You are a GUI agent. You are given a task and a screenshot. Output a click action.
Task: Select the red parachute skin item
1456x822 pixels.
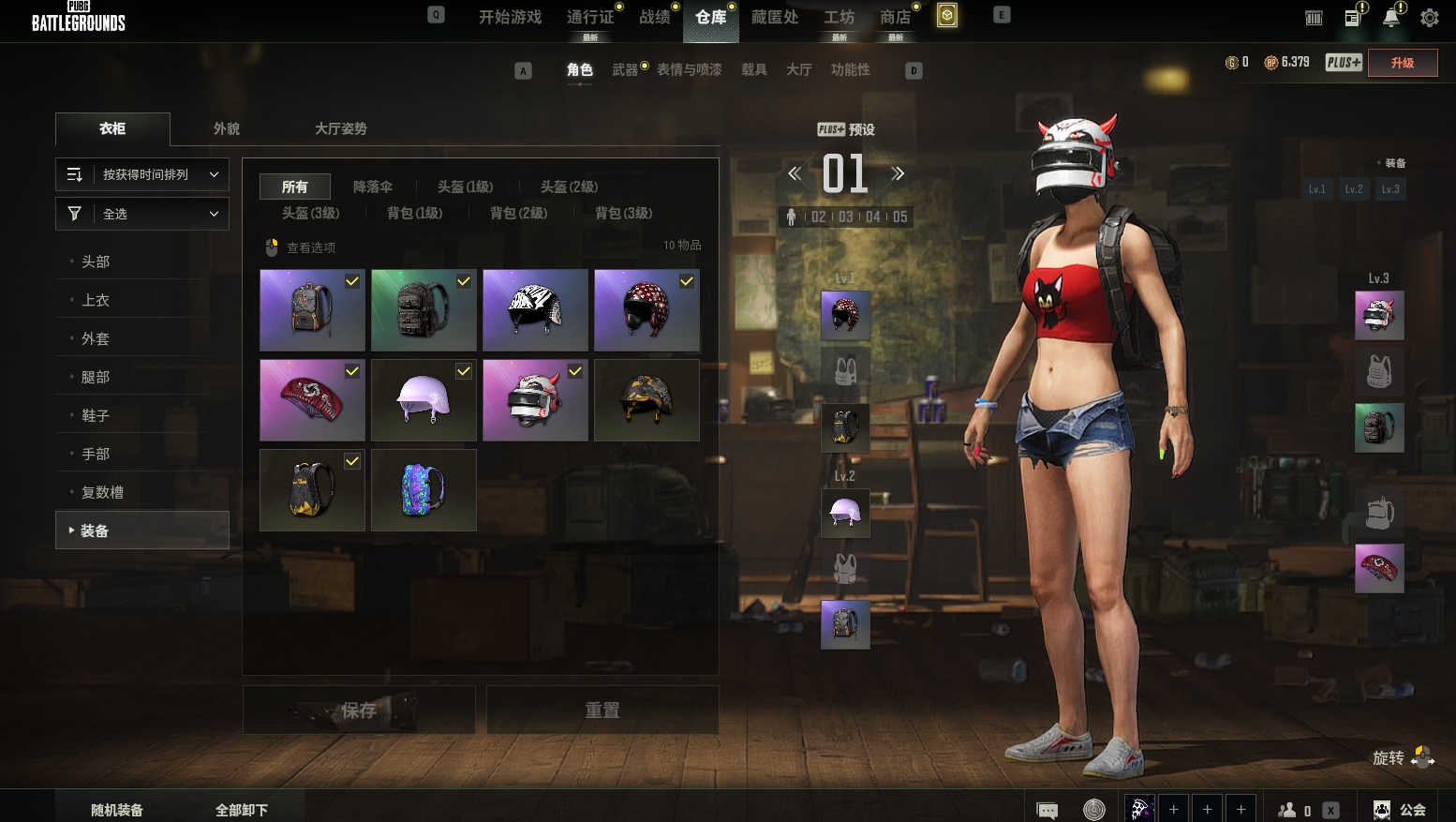point(312,400)
